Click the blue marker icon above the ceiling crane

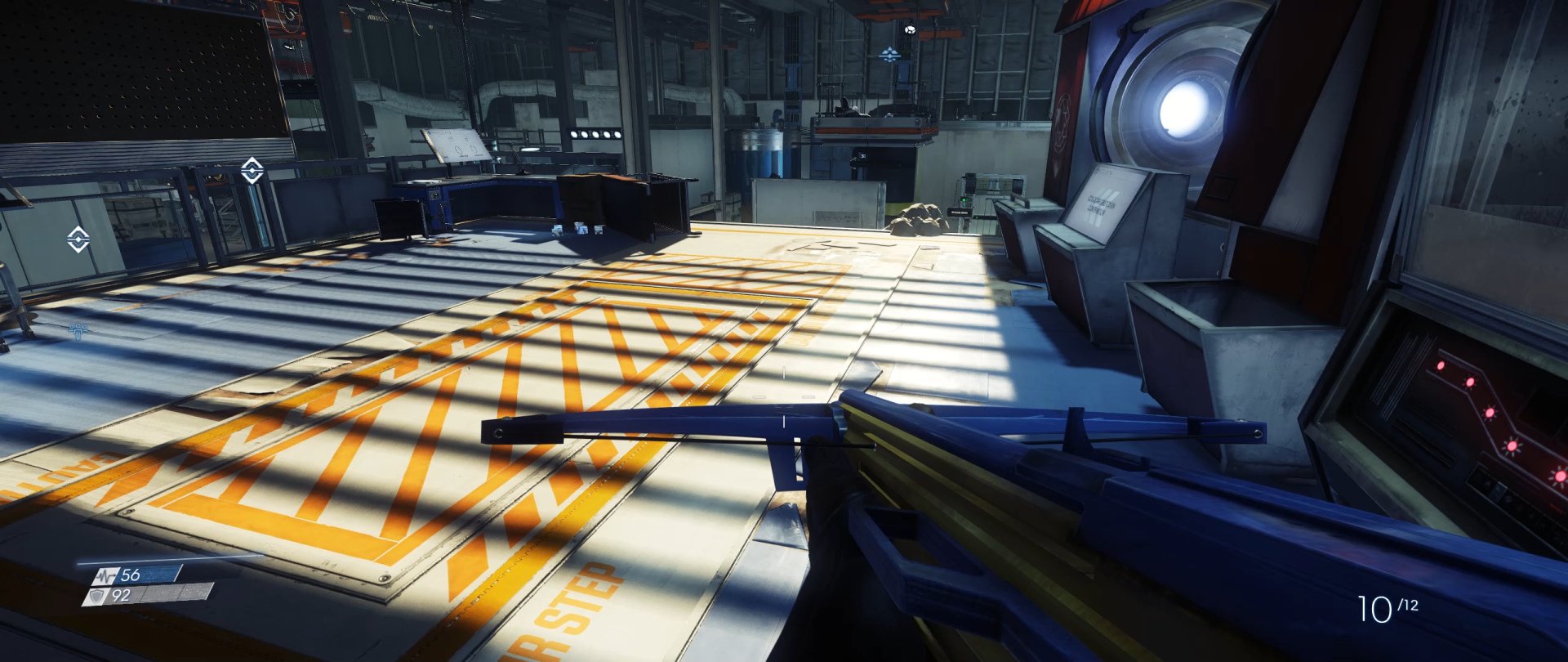tap(889, 56)
